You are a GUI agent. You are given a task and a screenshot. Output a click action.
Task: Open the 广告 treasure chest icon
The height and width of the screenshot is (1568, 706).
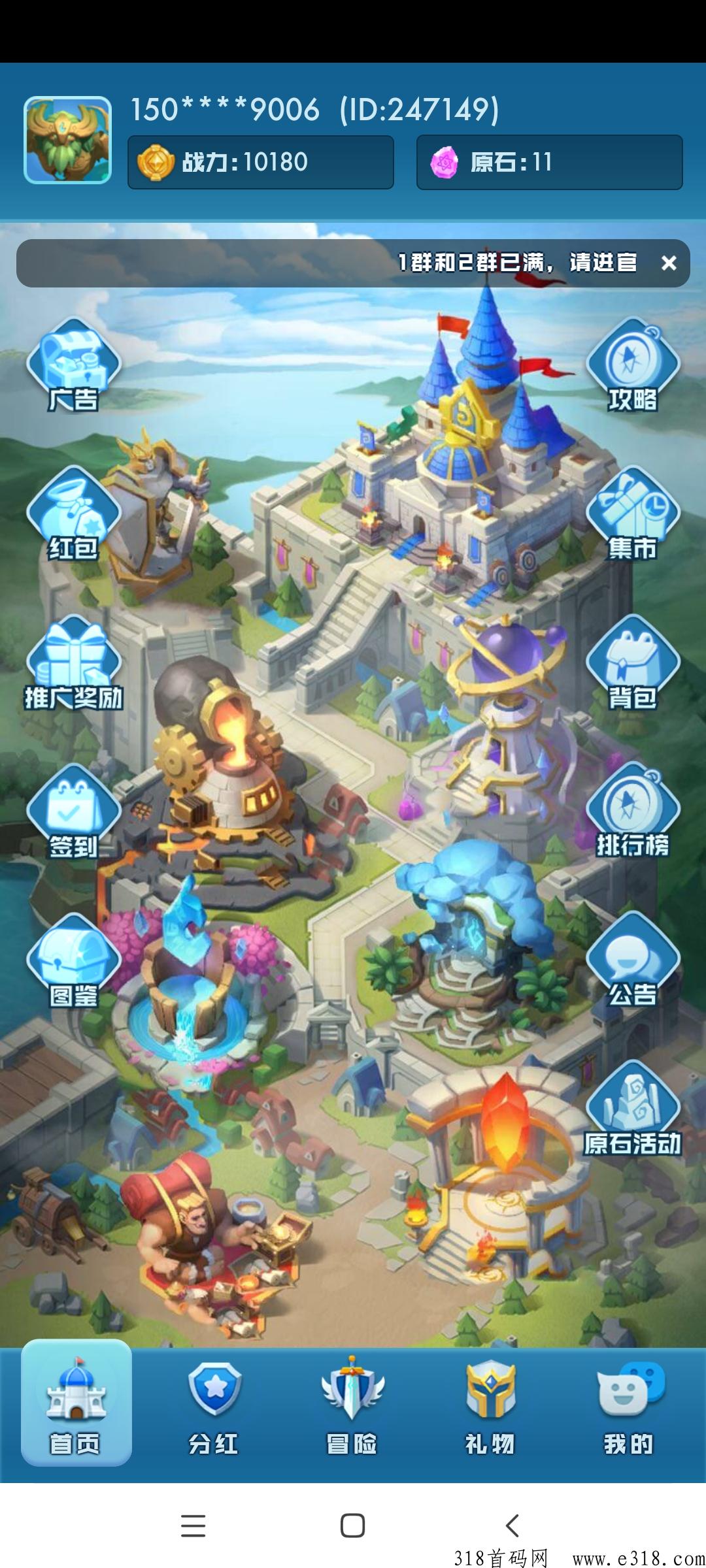pos(73,366)
